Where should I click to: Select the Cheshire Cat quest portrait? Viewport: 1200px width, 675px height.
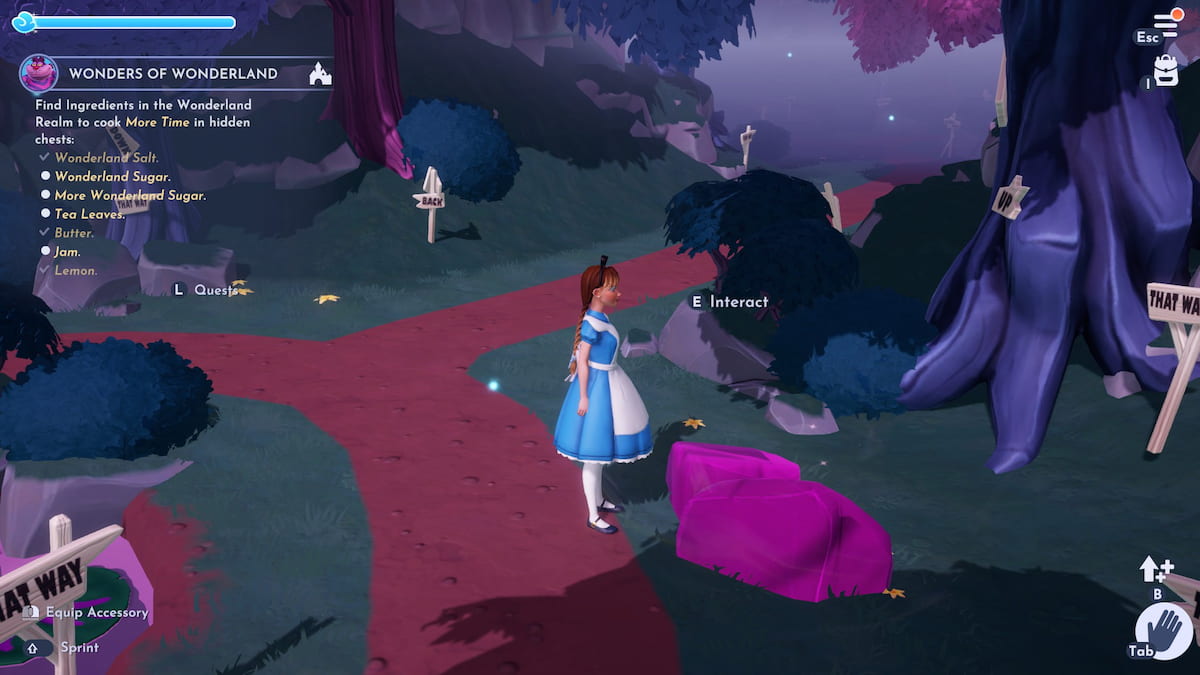tap(39, 74)
